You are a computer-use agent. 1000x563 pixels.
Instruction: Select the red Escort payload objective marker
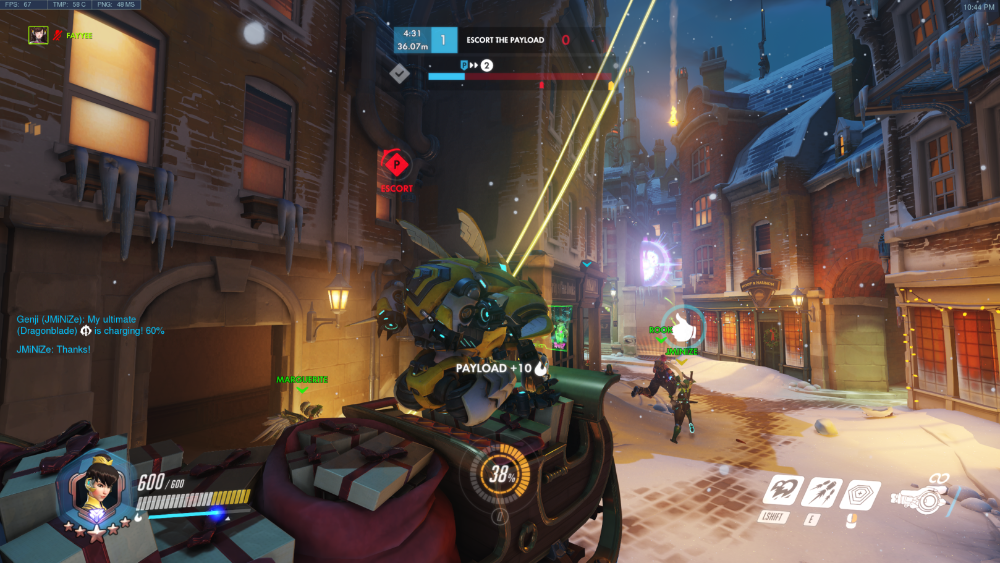pyautogui.click(x=396, y=163)
